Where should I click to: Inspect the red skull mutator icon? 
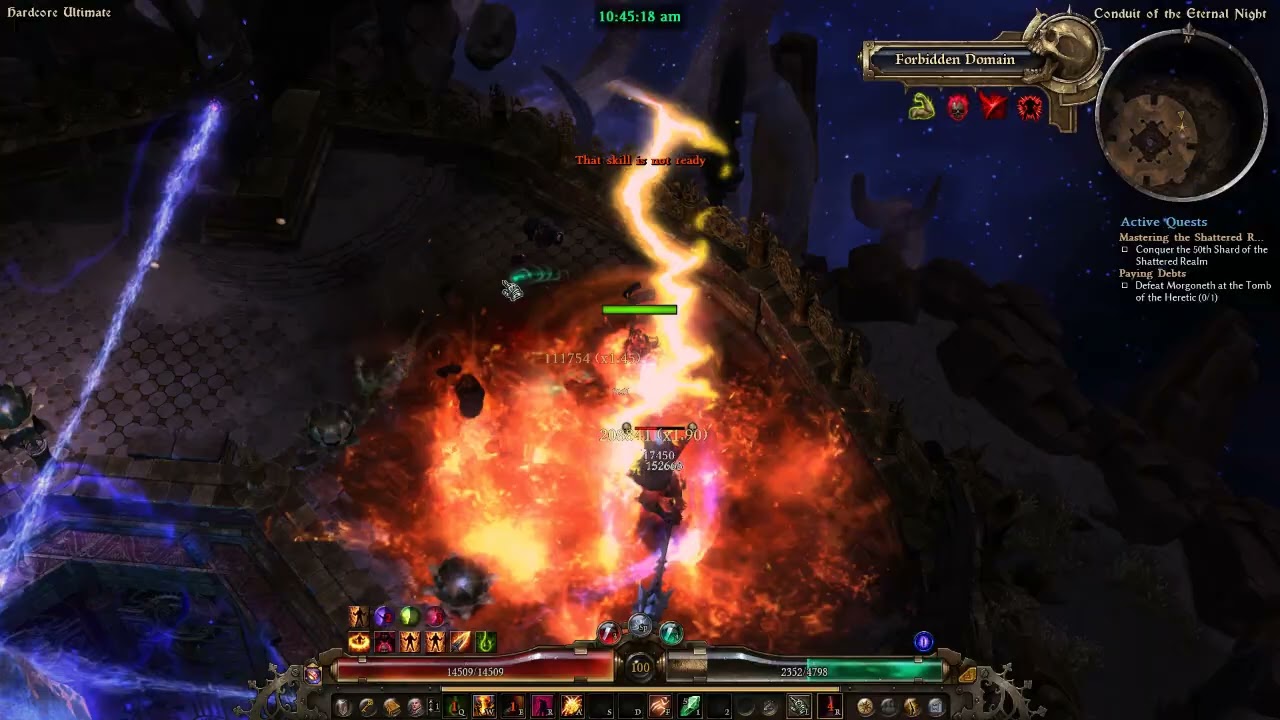pos(957,106)
